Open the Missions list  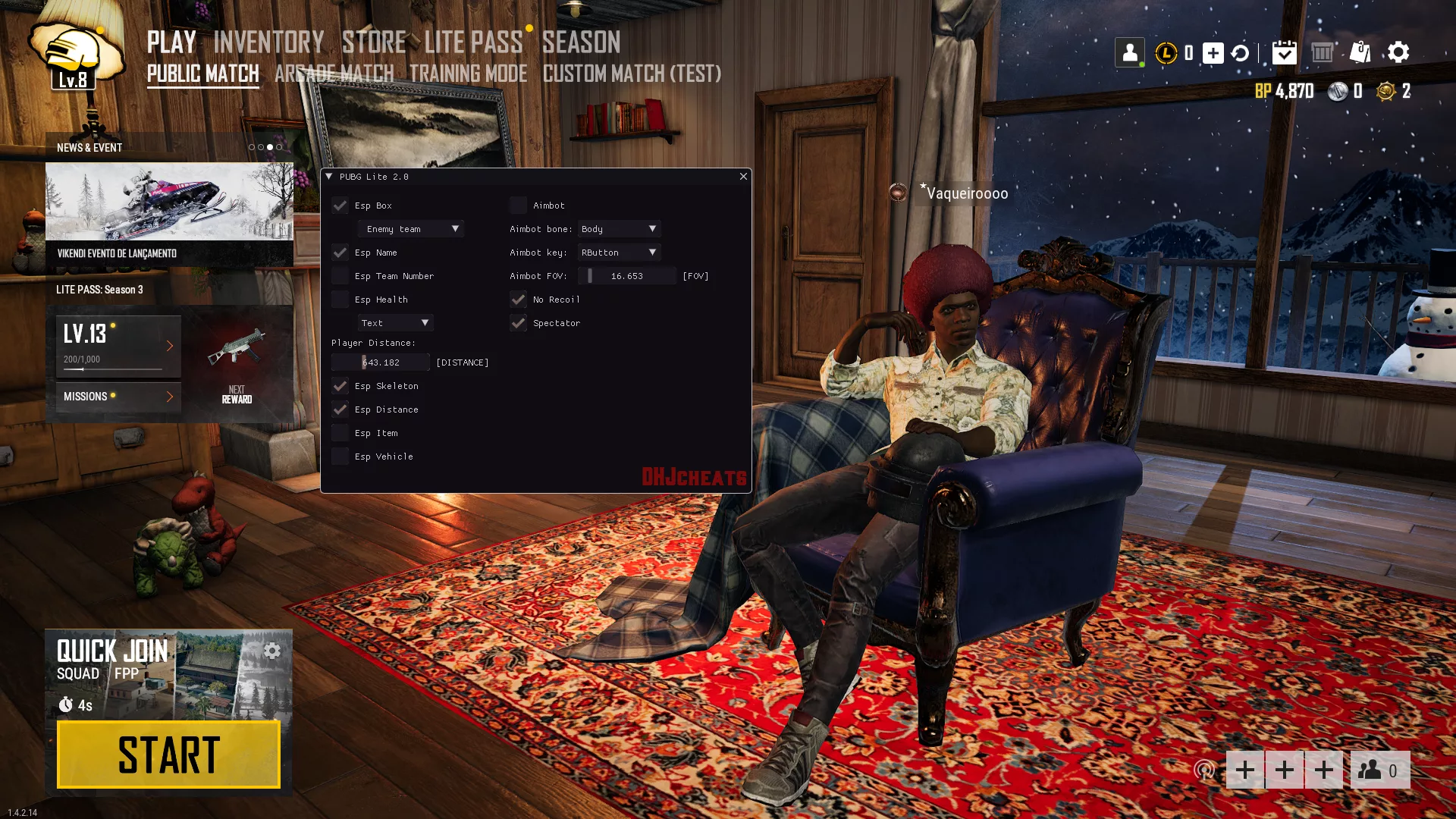[118, 397]
